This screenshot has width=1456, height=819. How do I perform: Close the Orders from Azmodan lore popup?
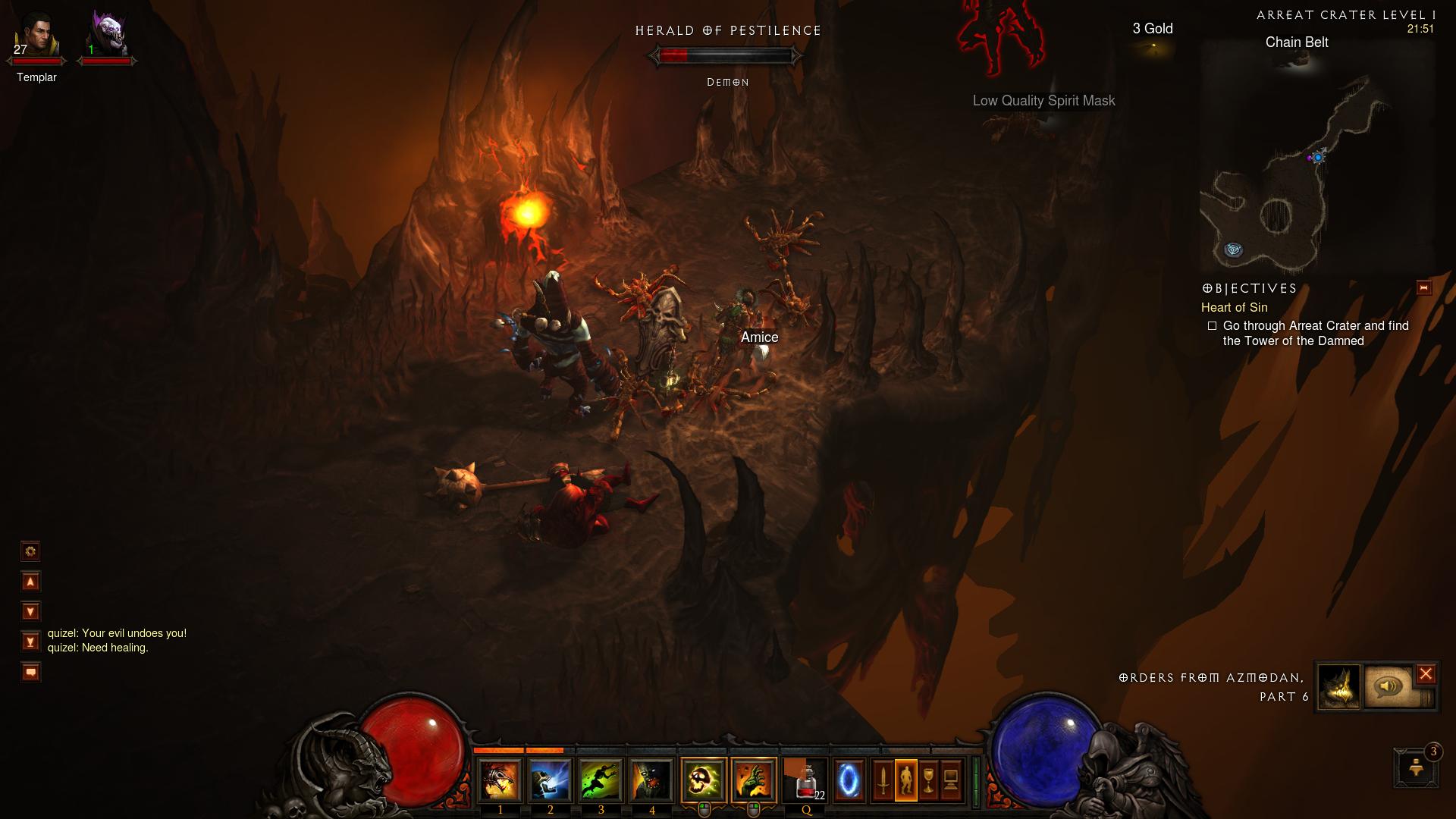click(1426, 674)
